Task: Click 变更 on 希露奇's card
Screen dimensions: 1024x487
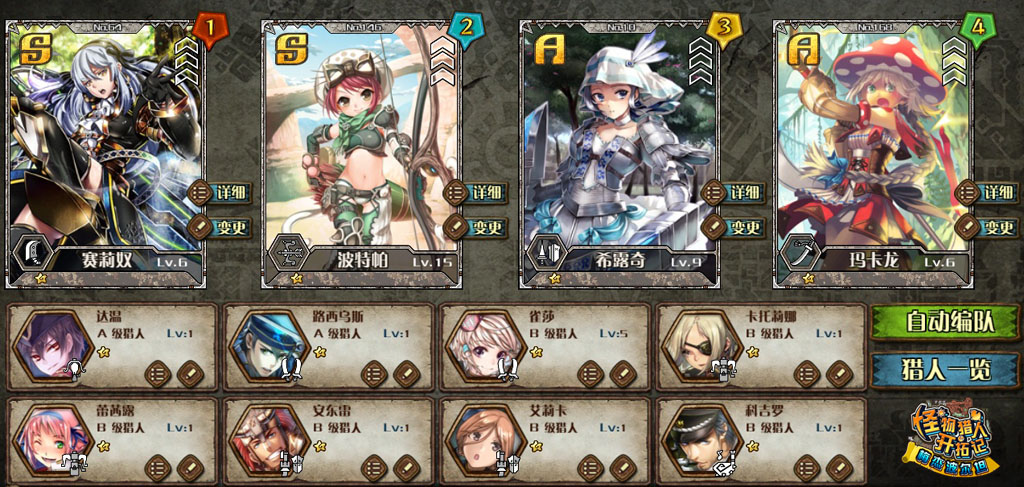Action: [x=732, y=227]
